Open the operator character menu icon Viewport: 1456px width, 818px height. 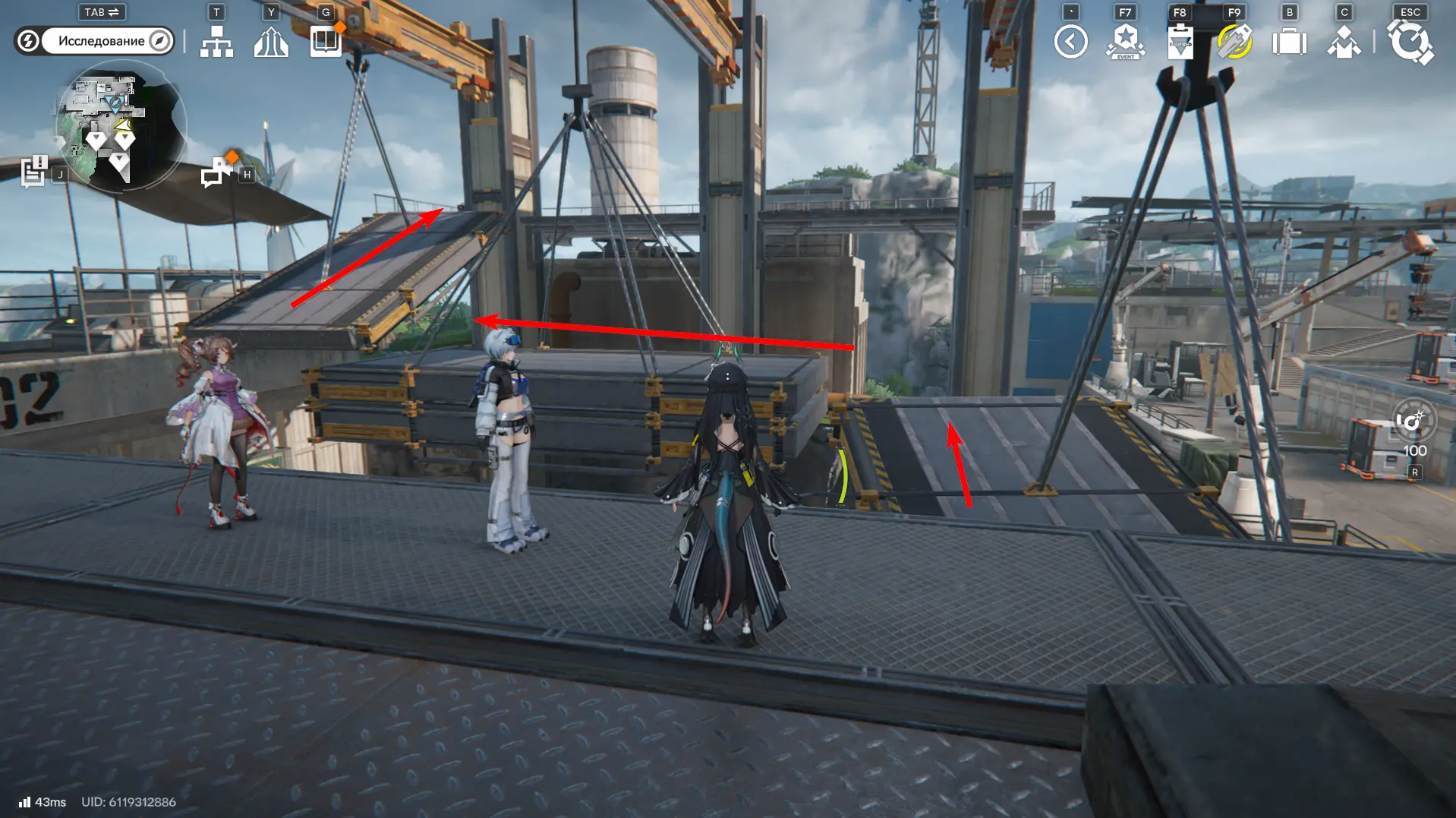pyautogui.click(x=1344, y=42)
